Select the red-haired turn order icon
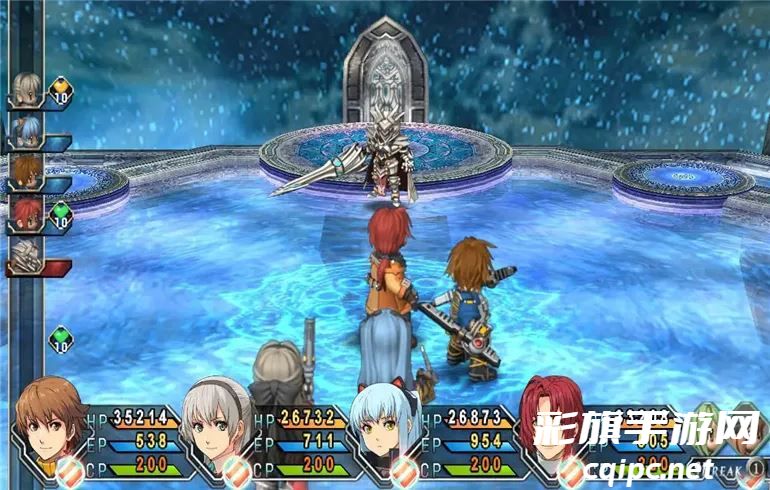 25,214
